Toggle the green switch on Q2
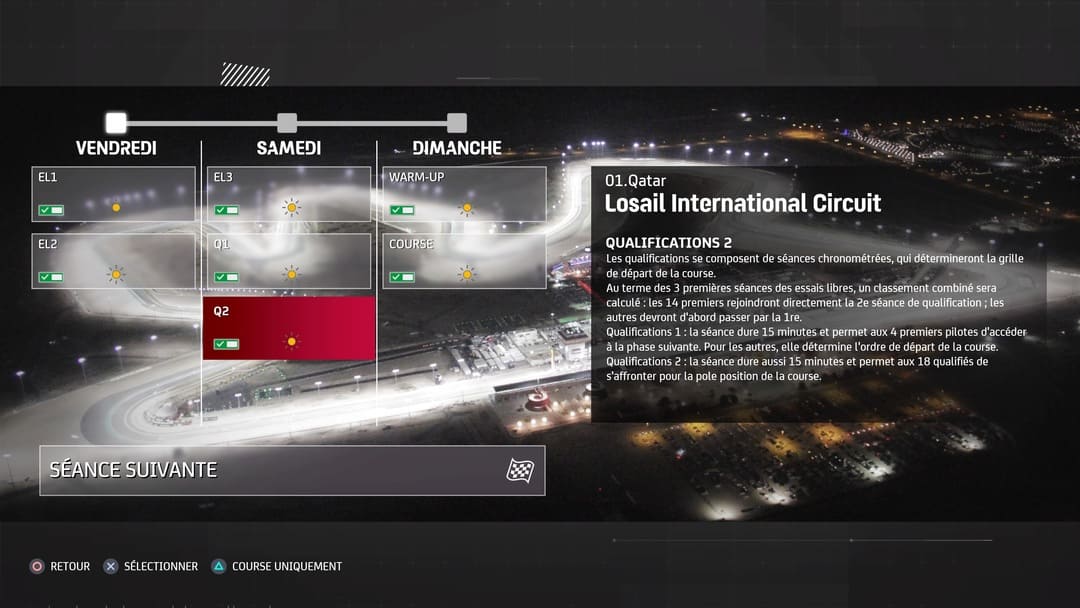Screen dimensions: 1080x608 (227, 344)
